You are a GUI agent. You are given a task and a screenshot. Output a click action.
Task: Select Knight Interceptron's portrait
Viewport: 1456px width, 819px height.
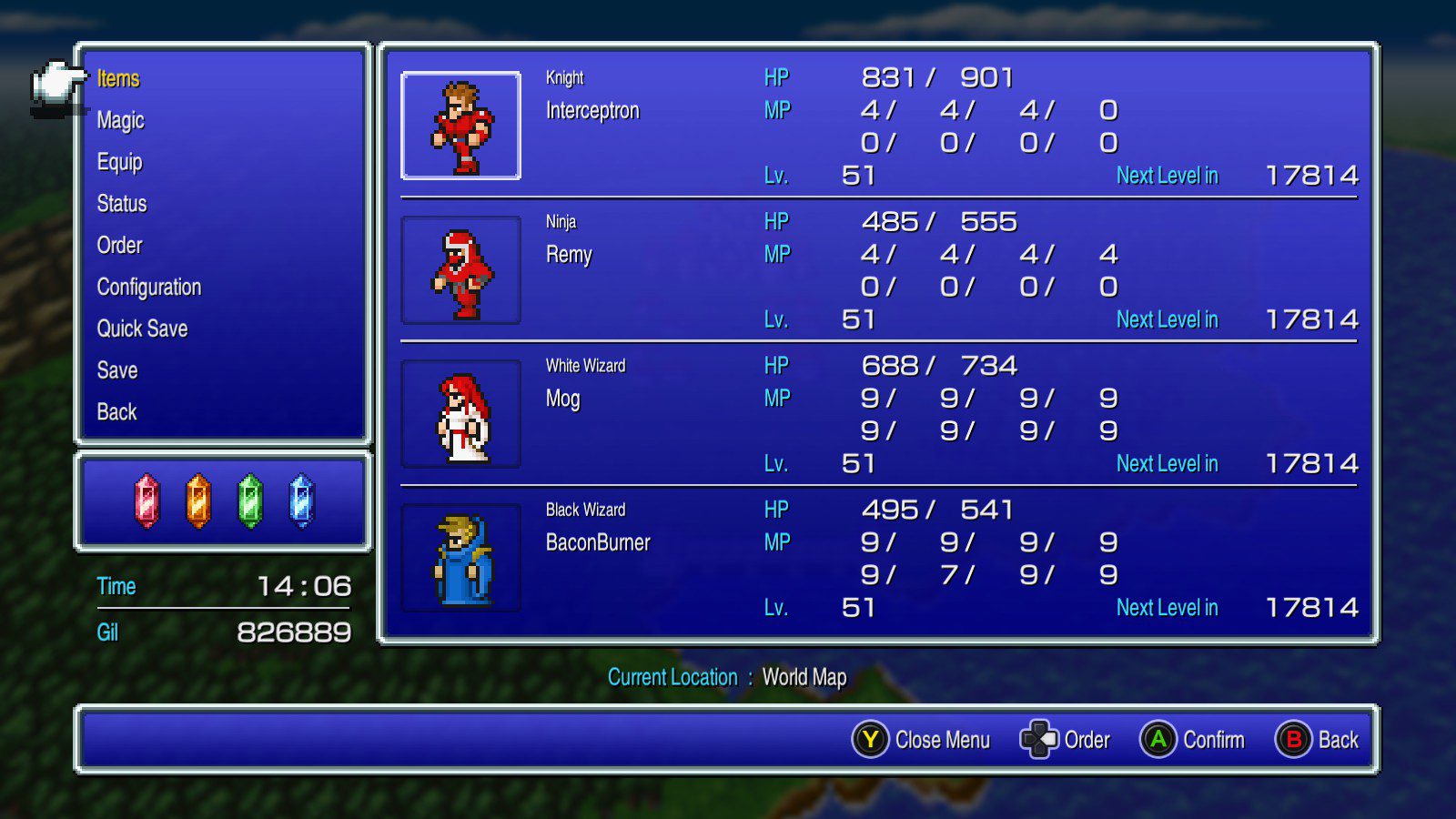coord(461,126)
